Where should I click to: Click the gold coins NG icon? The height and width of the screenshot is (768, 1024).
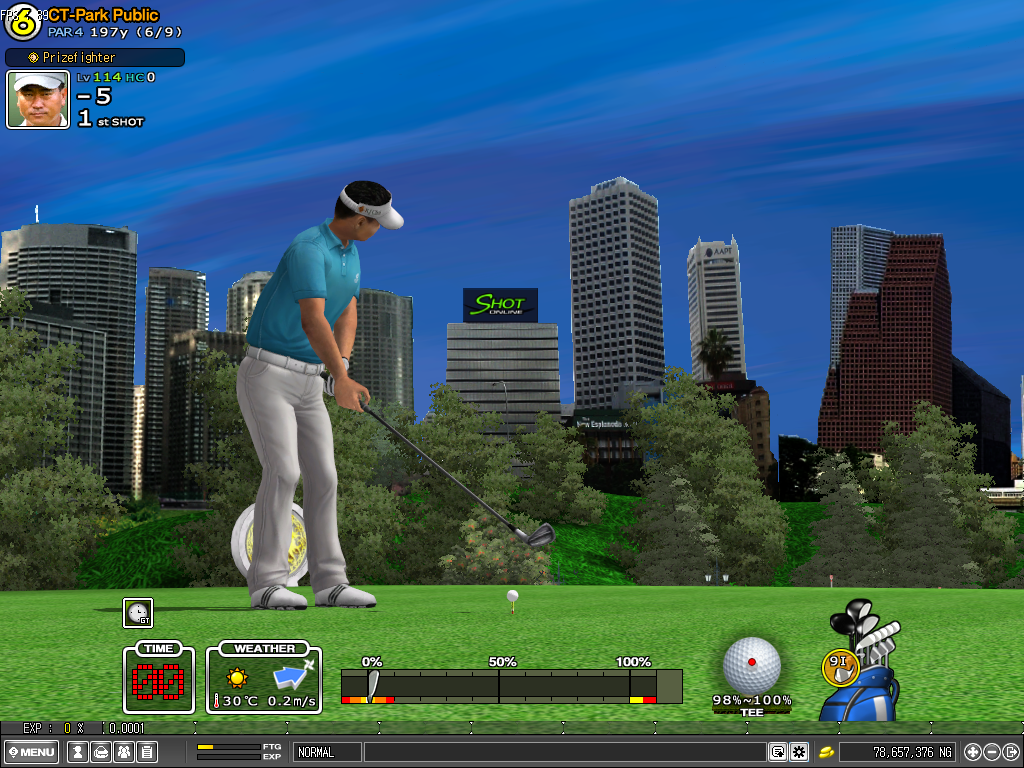[x=827, y=752]
